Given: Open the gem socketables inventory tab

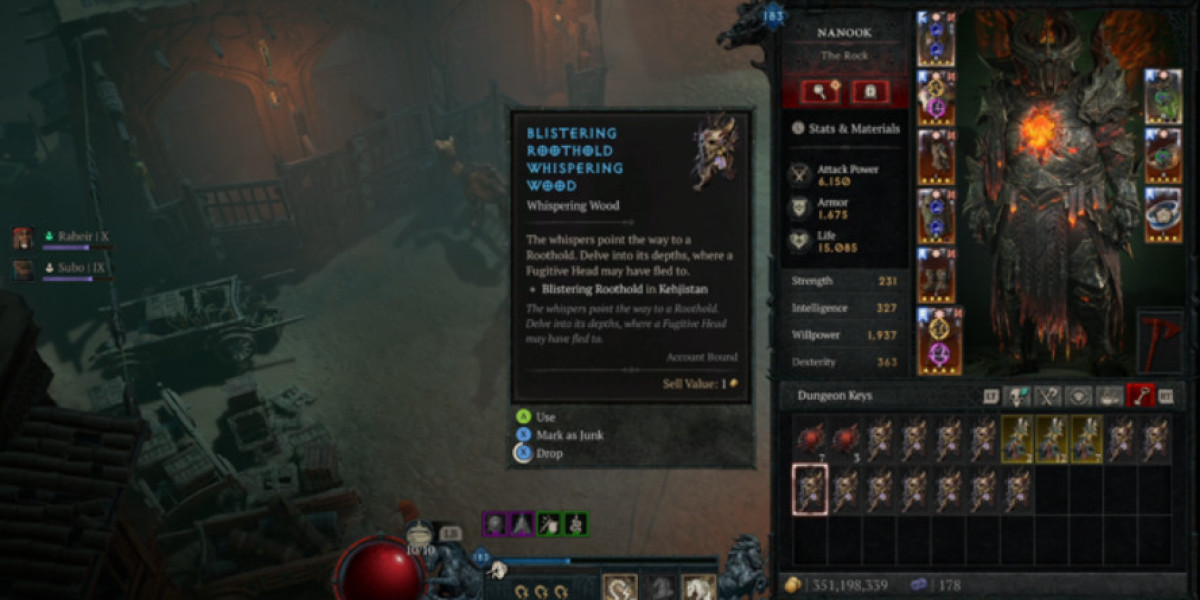Looking at the screenshot, I should pyautogui.click(x=1079, y=396).
